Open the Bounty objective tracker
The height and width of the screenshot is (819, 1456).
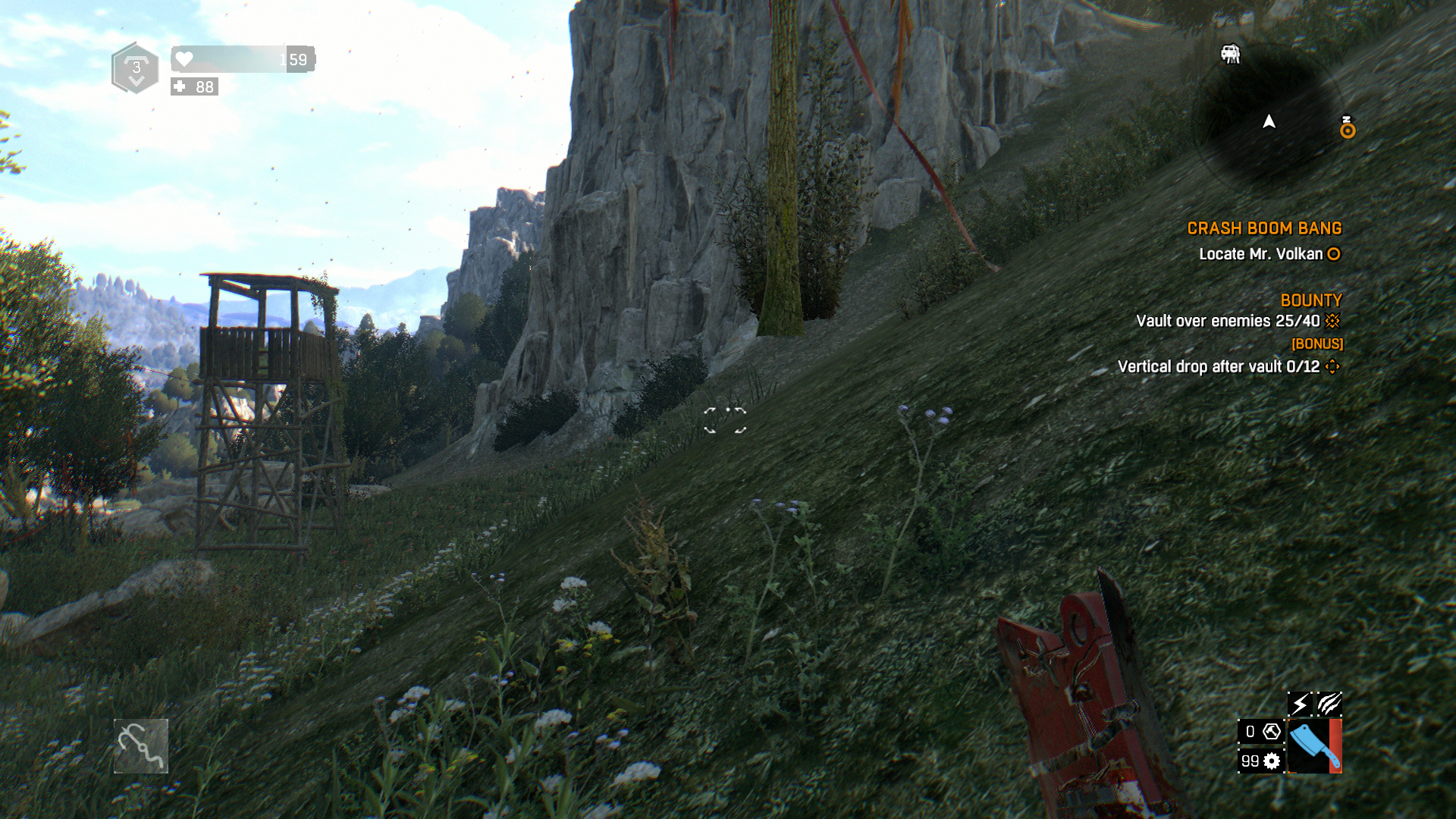tap(1310, 300)
